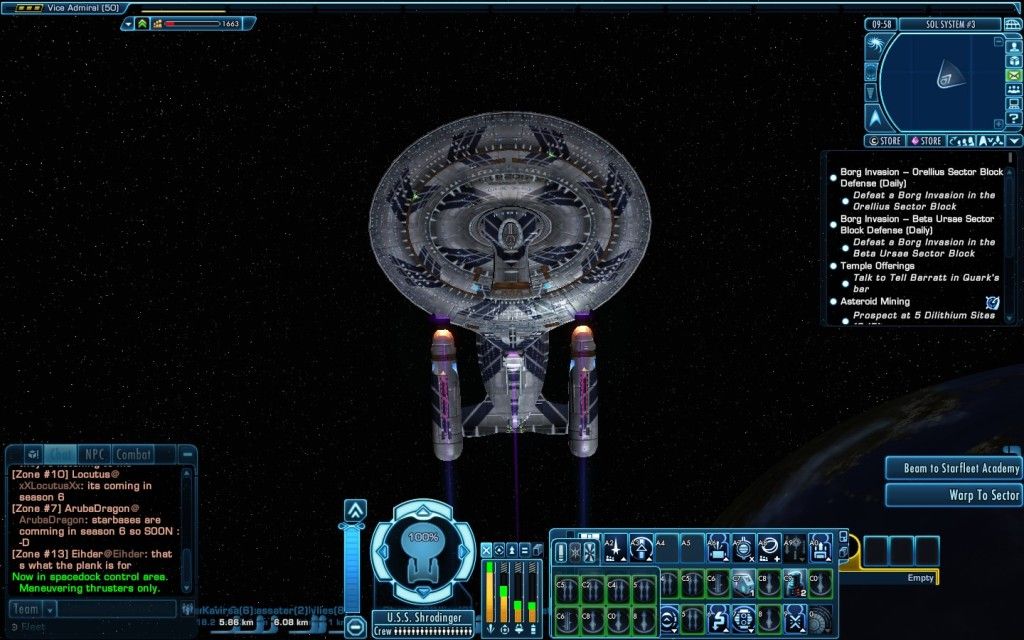Image resolution: width=1024 pixels, height=640 pixels.
Task: Select the Asteroid Mining mission entry
Action: (875, 301)
